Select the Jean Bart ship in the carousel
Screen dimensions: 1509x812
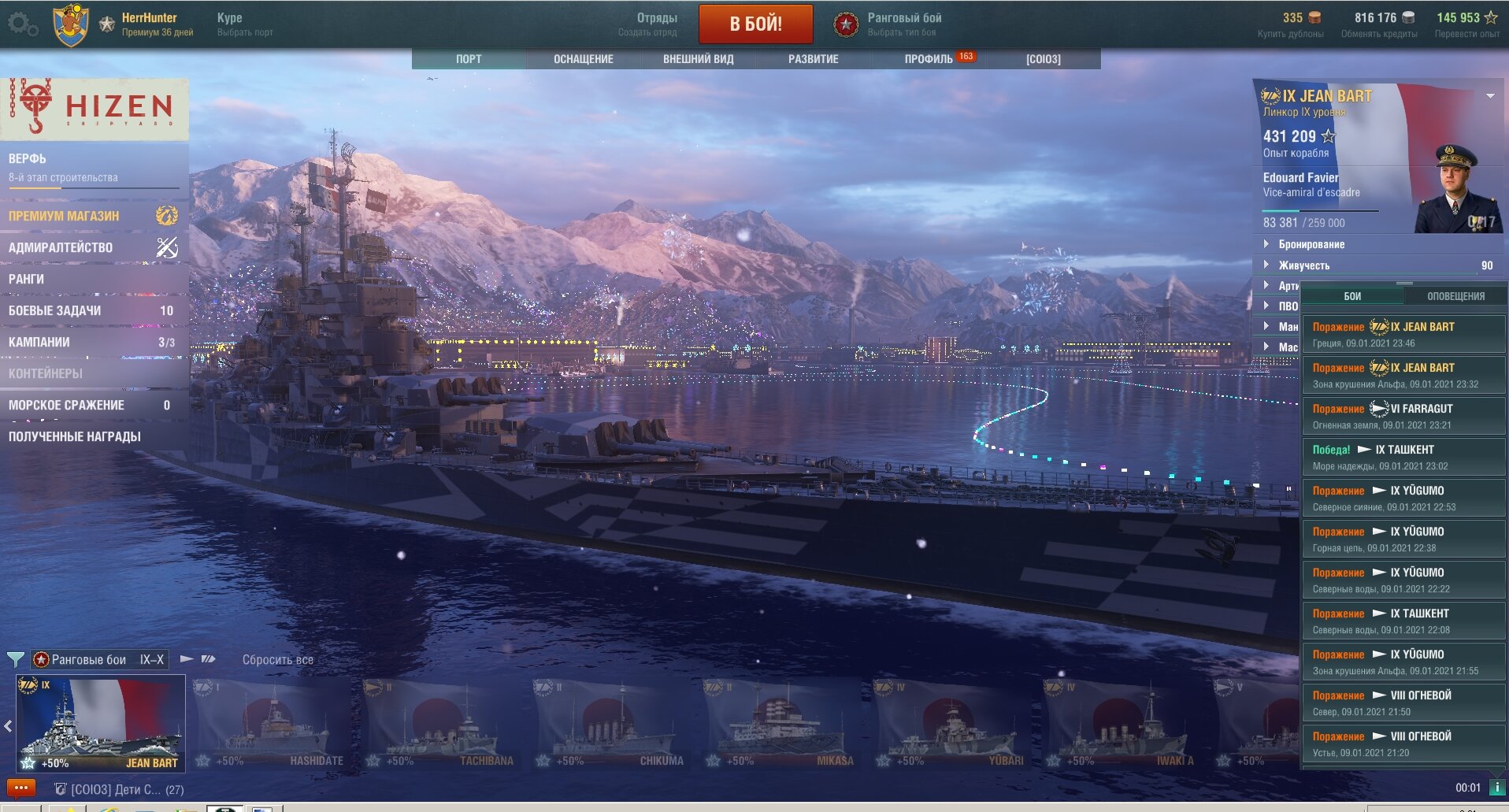(x=101, y=723)
